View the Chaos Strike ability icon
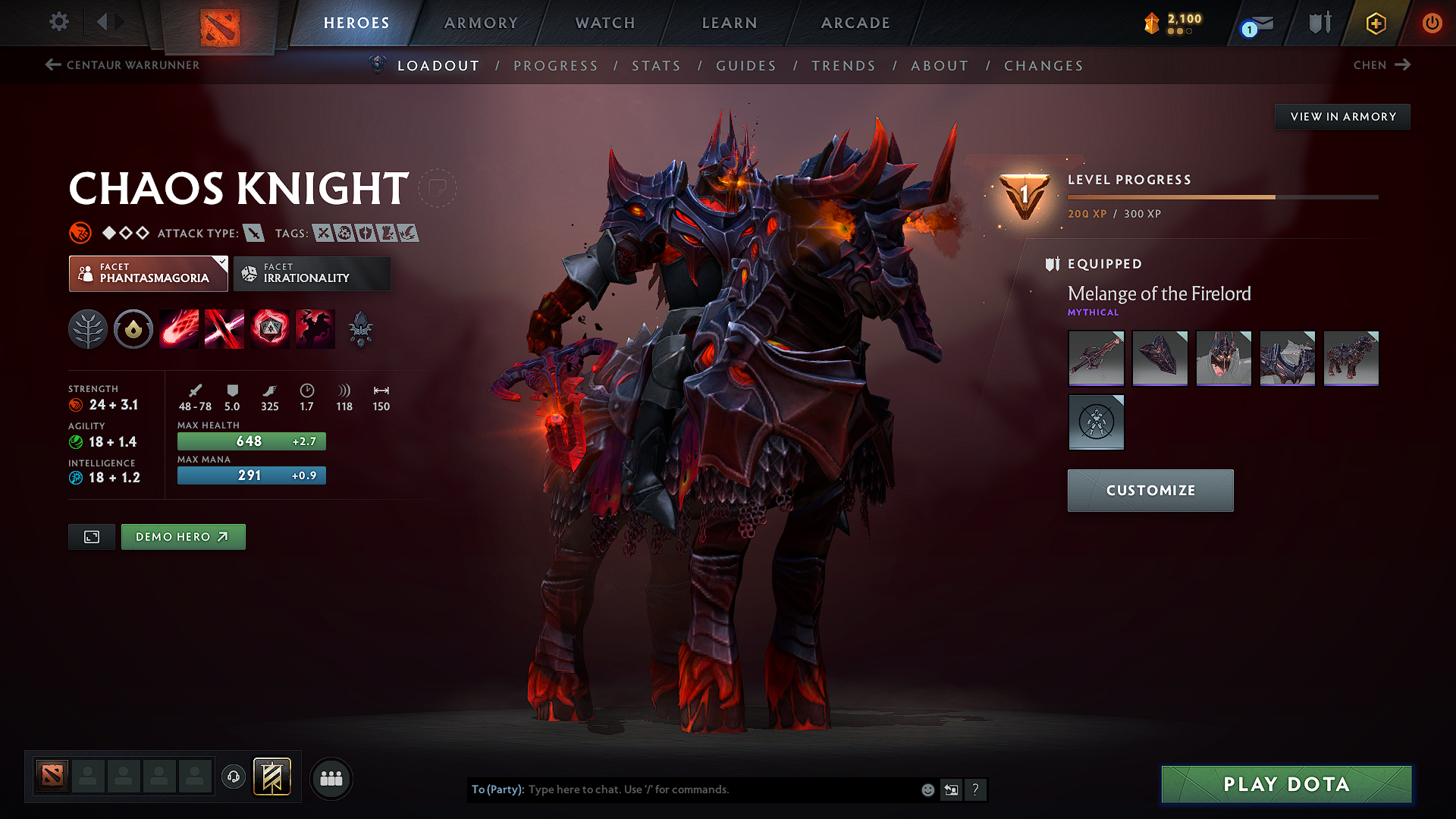1456x819 pixels. pos(269,329)
